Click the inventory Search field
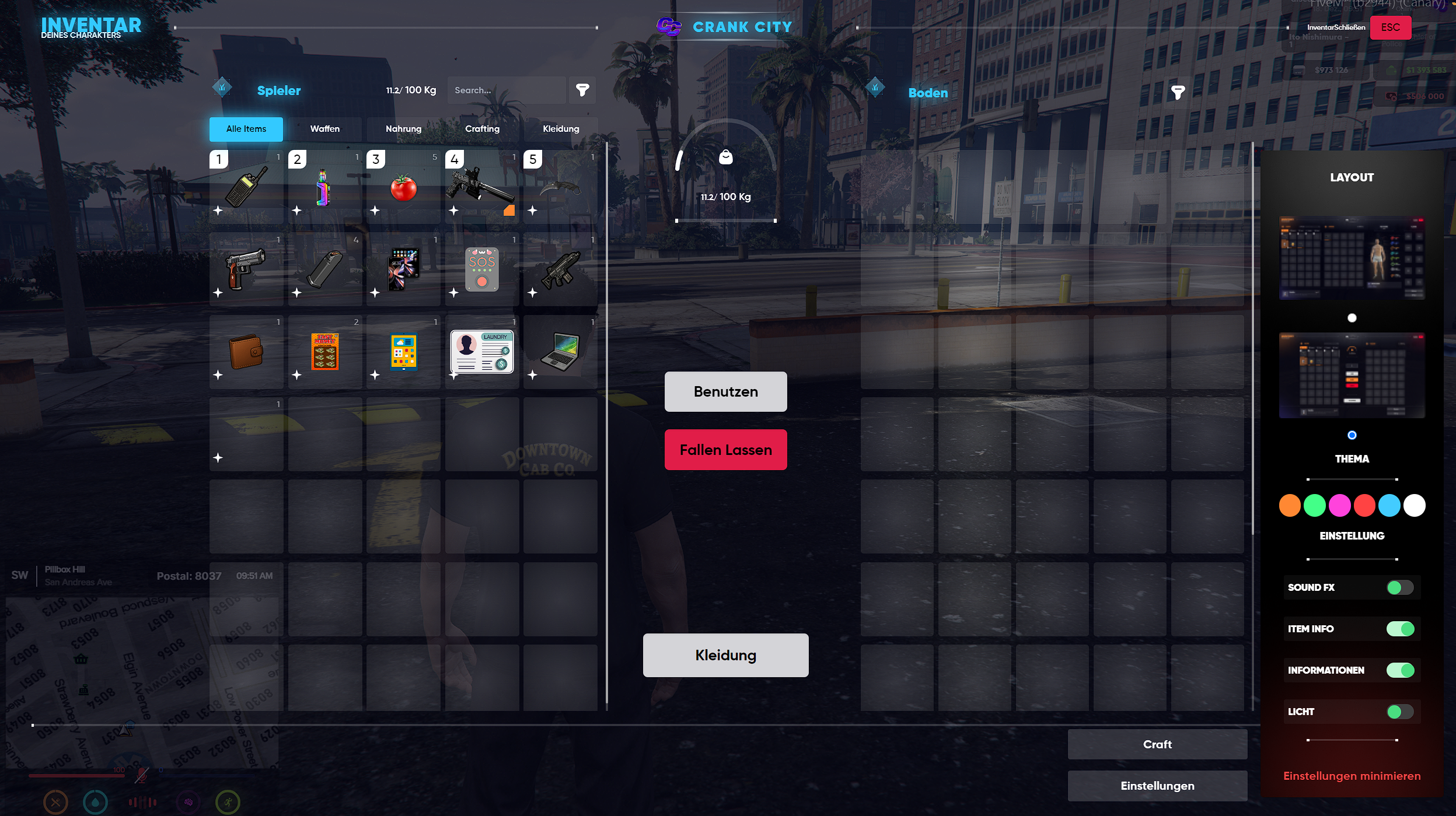This screenshot has height=816, width=1456. tap(506, 90)
